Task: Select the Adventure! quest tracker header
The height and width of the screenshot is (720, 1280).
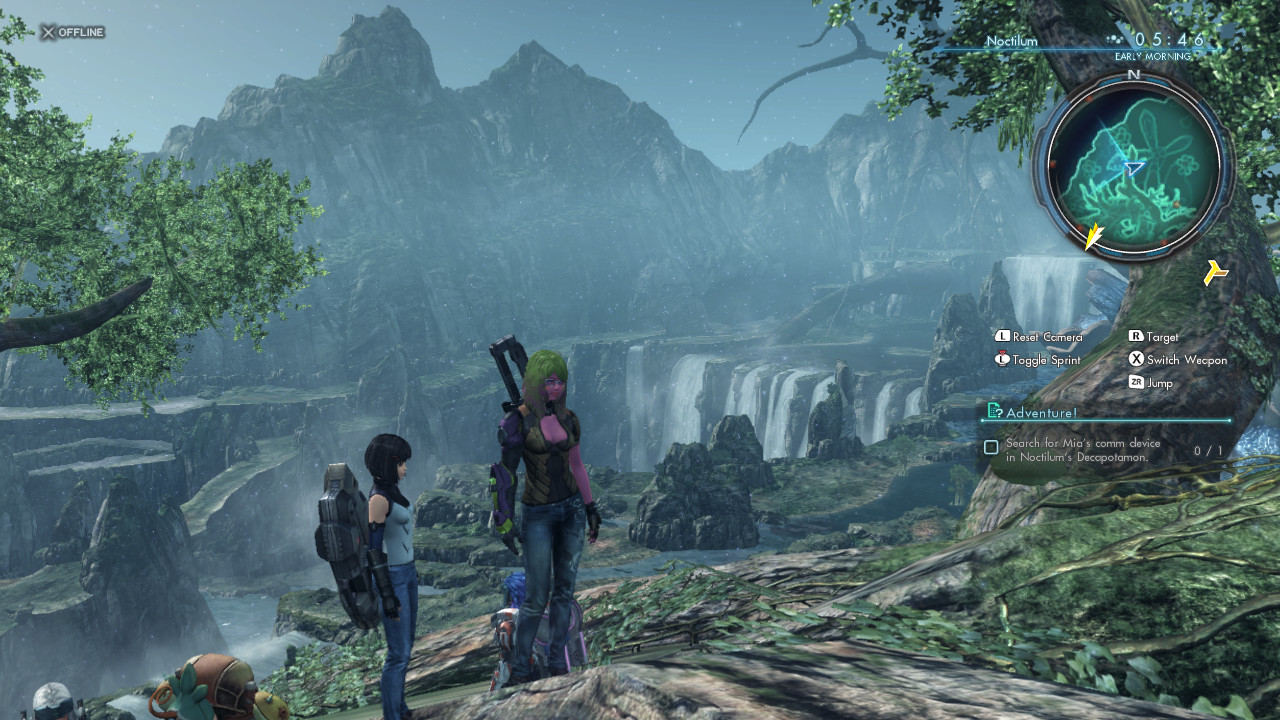Action: 1041,412
